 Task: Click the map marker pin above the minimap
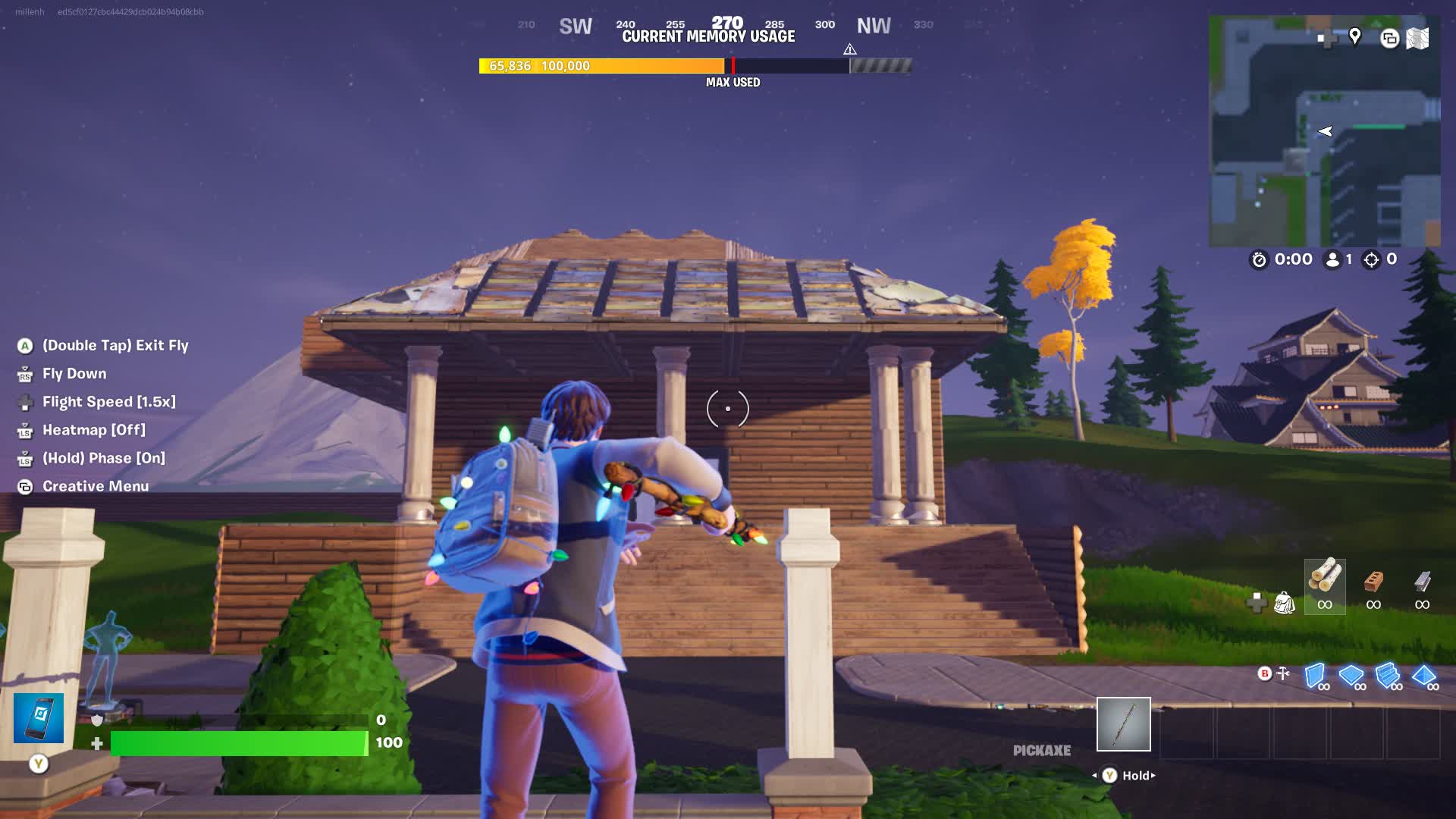(x=1354, y=38)
